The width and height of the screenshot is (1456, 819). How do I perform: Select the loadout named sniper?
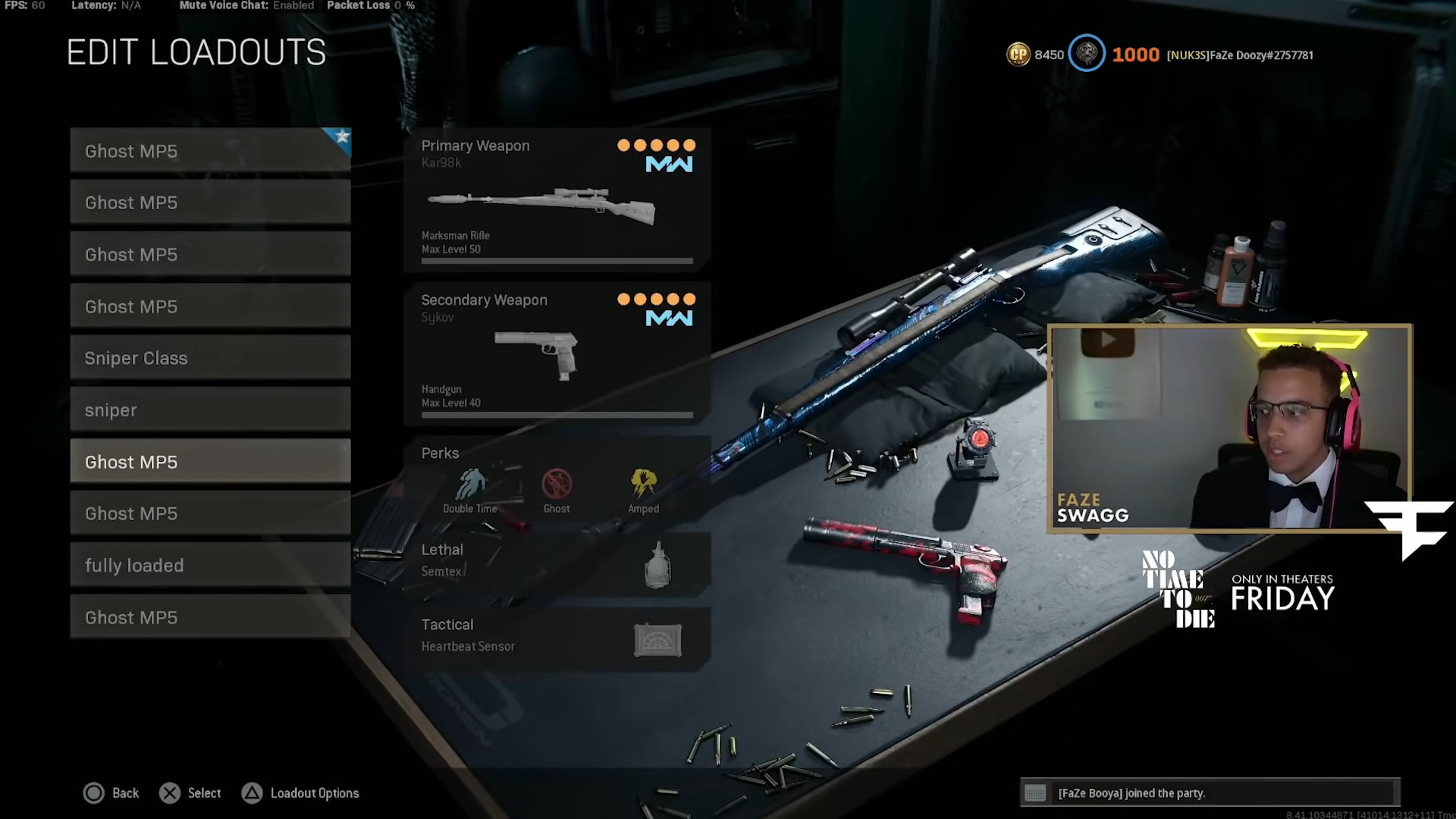point(210,409)
